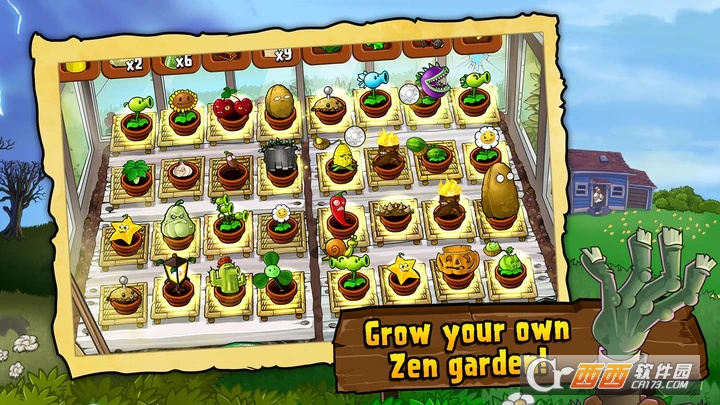Tap the Sunflower pot
The width and height of the screenshot is (720, 405).
click(x=183, y=111)
